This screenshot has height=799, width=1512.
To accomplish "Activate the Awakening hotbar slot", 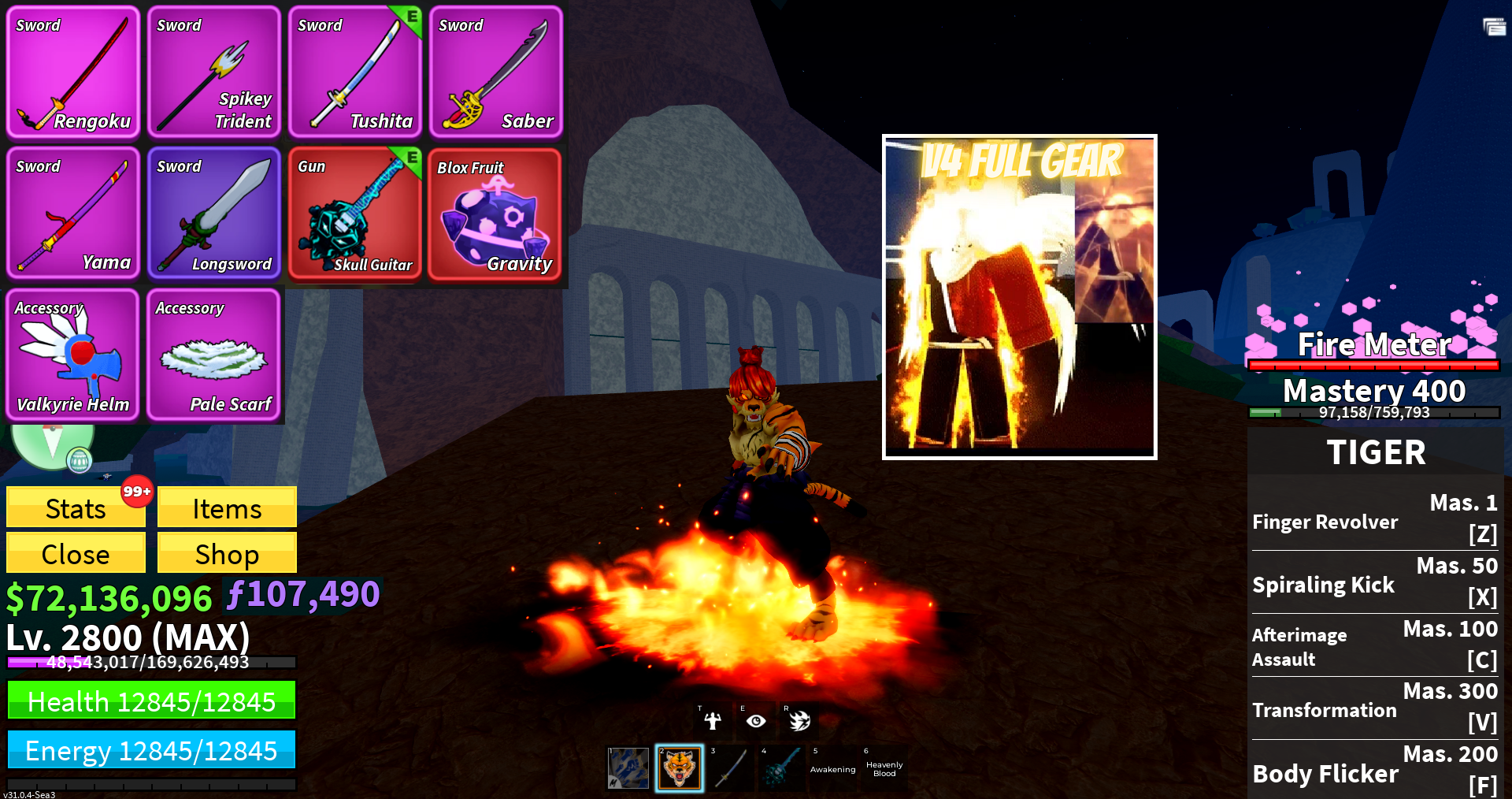I will [x=832, y=768].
